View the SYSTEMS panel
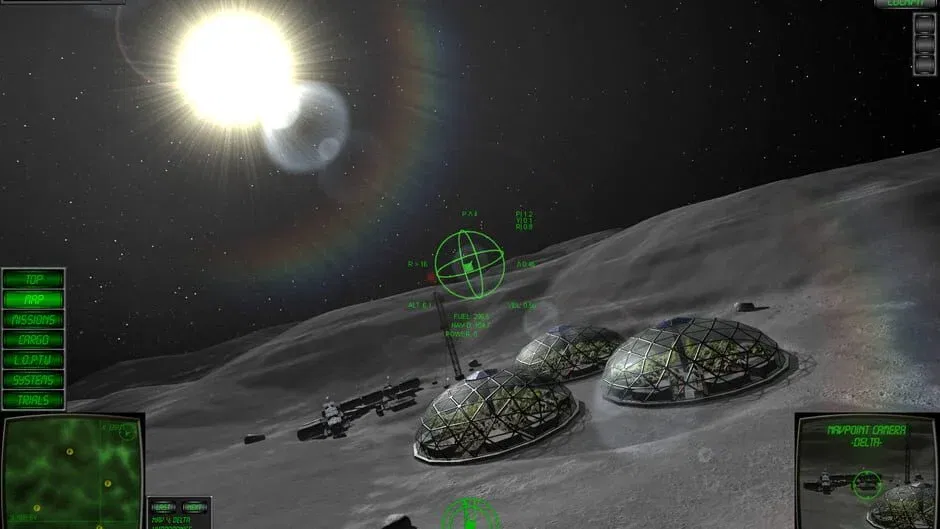 33,380
